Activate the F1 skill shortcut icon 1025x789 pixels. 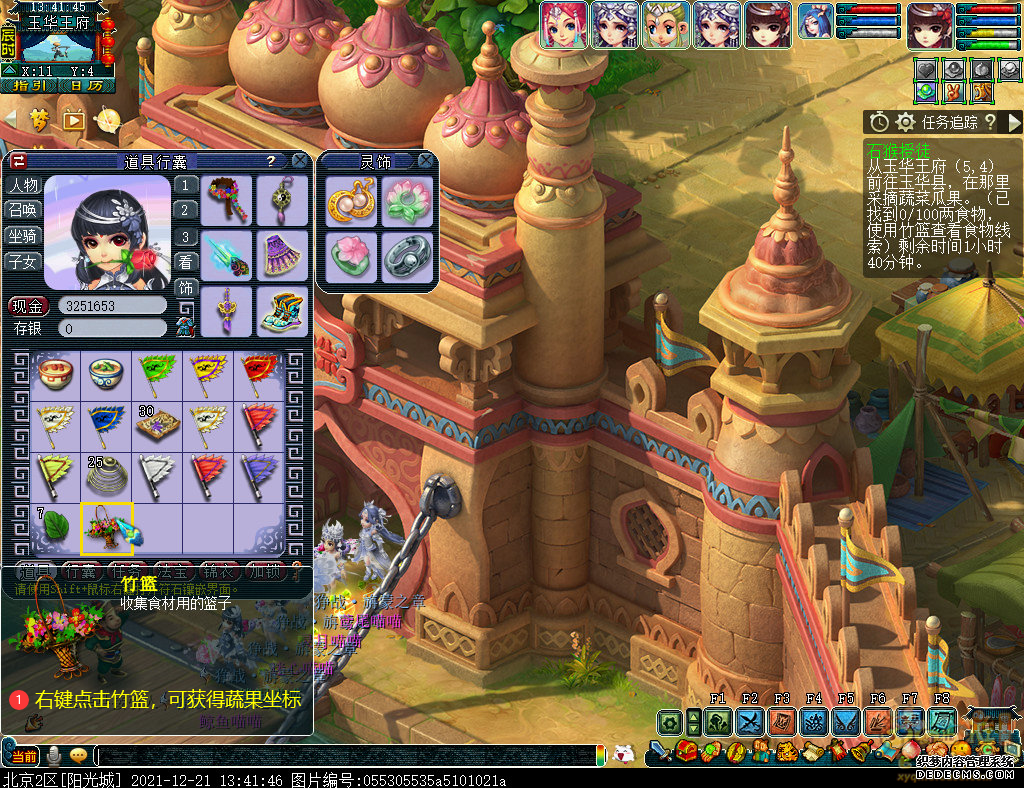pyautogui.click(x=718, y=721)
